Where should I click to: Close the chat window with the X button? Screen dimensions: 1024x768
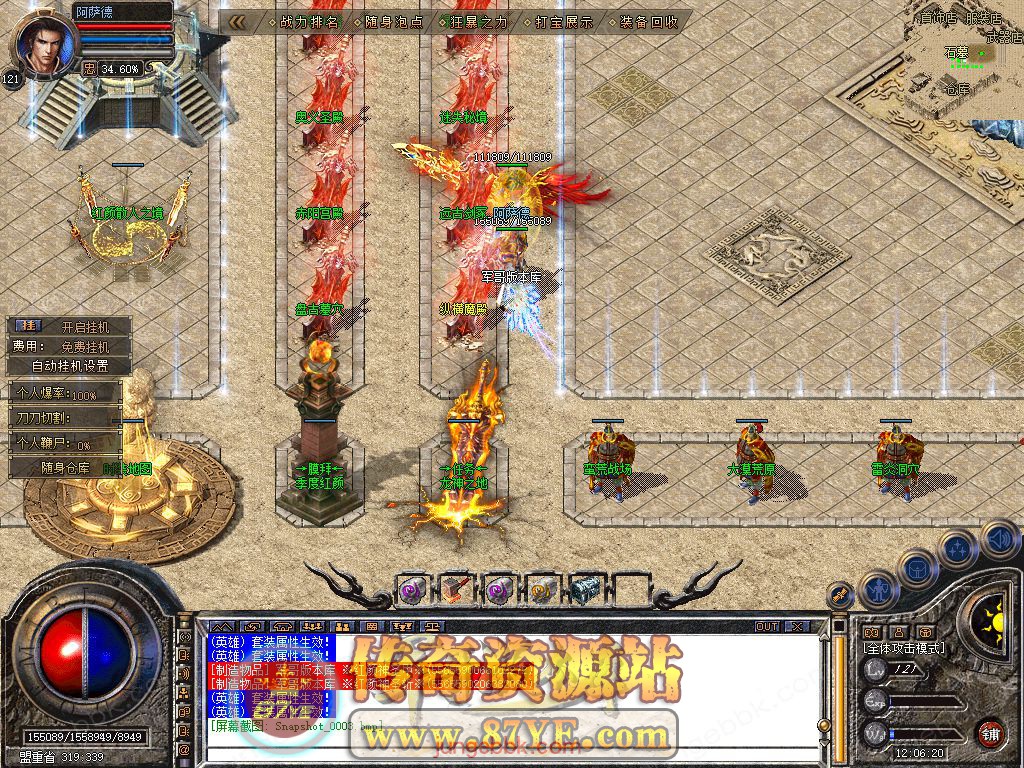coord(796,626)
